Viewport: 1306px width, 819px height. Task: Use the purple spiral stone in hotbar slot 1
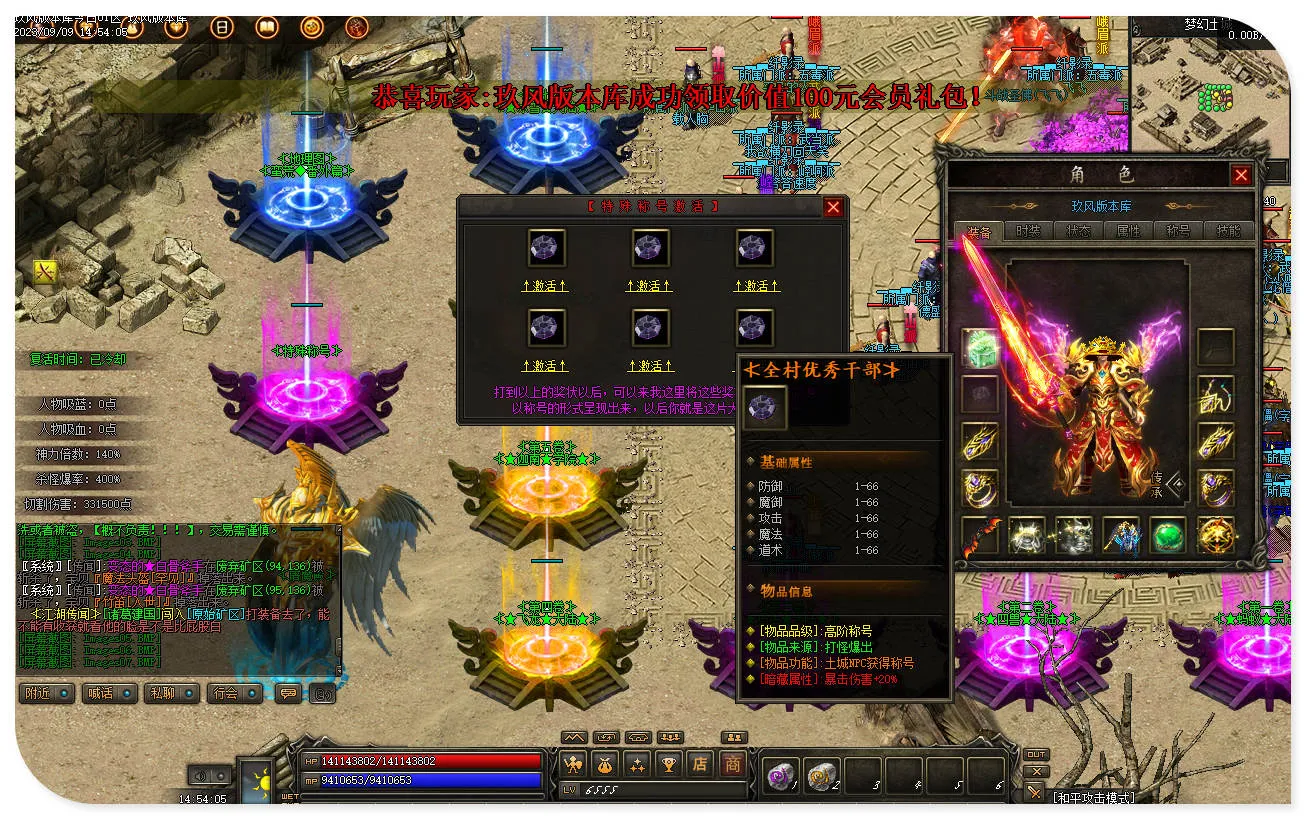coord(779,775)
